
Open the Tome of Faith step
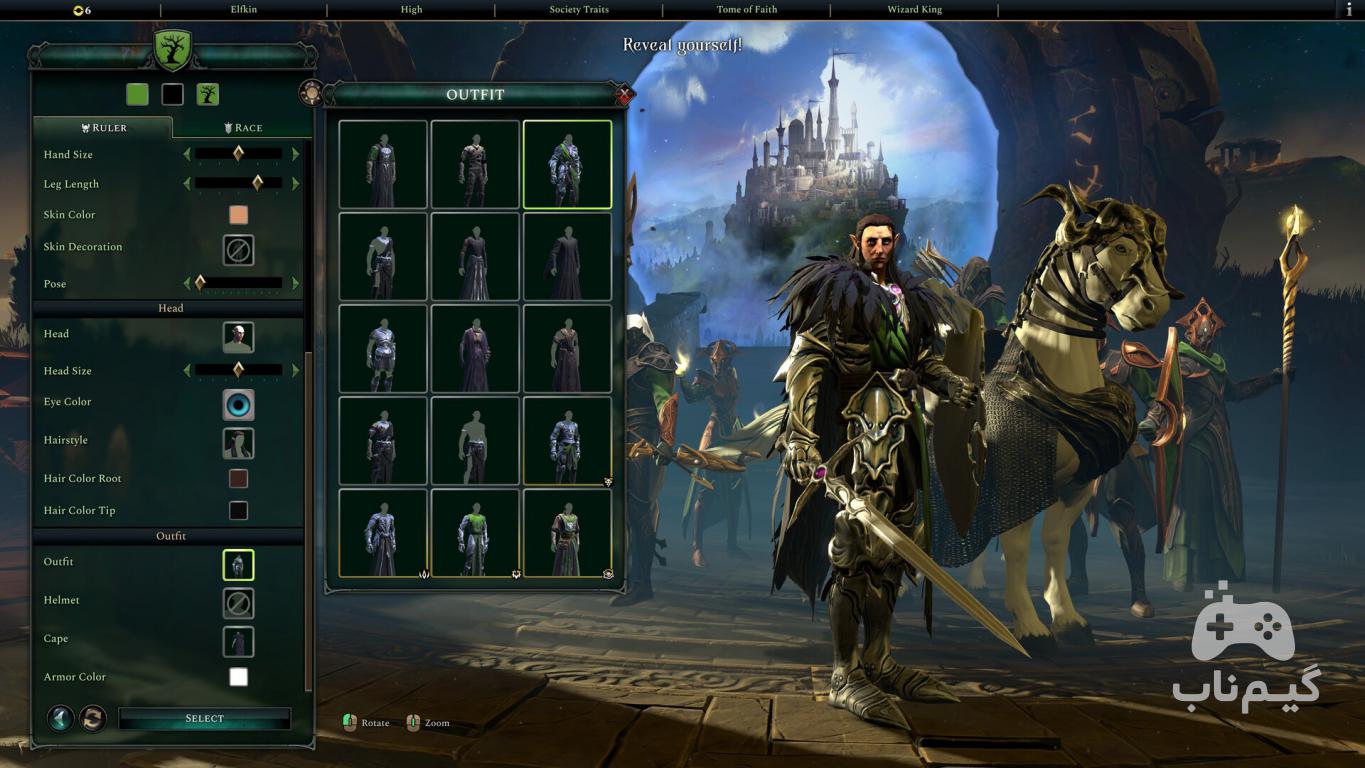coord(747,10)
